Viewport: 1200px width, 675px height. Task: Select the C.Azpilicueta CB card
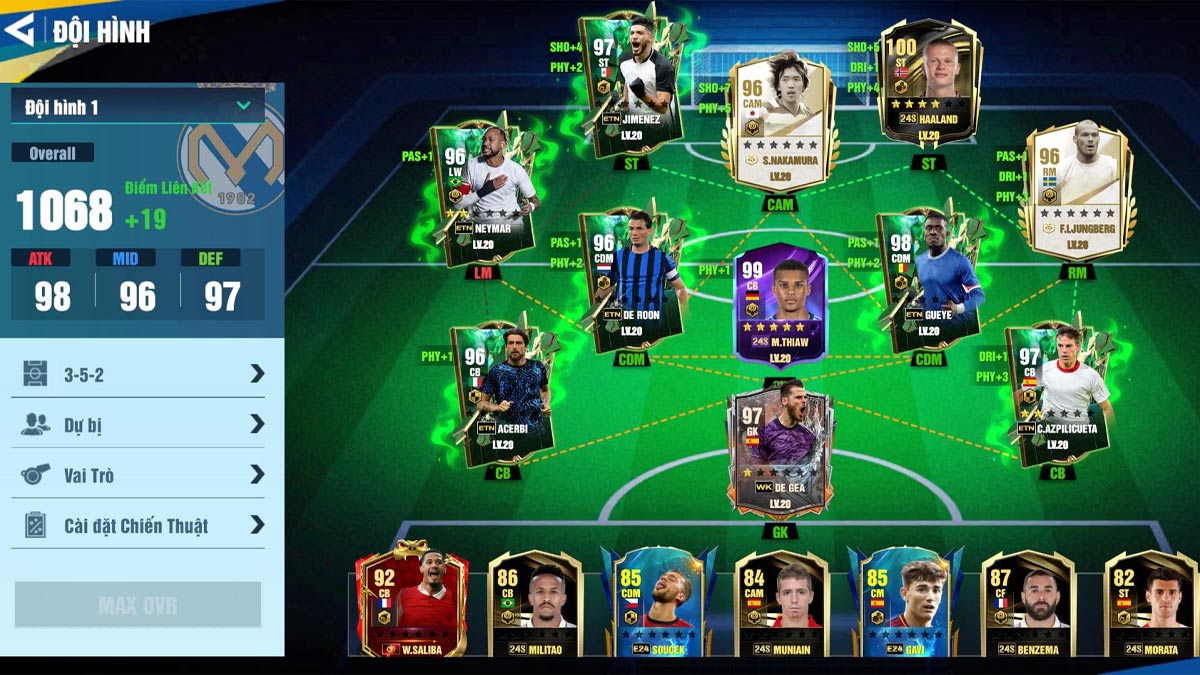[1060, 393]
